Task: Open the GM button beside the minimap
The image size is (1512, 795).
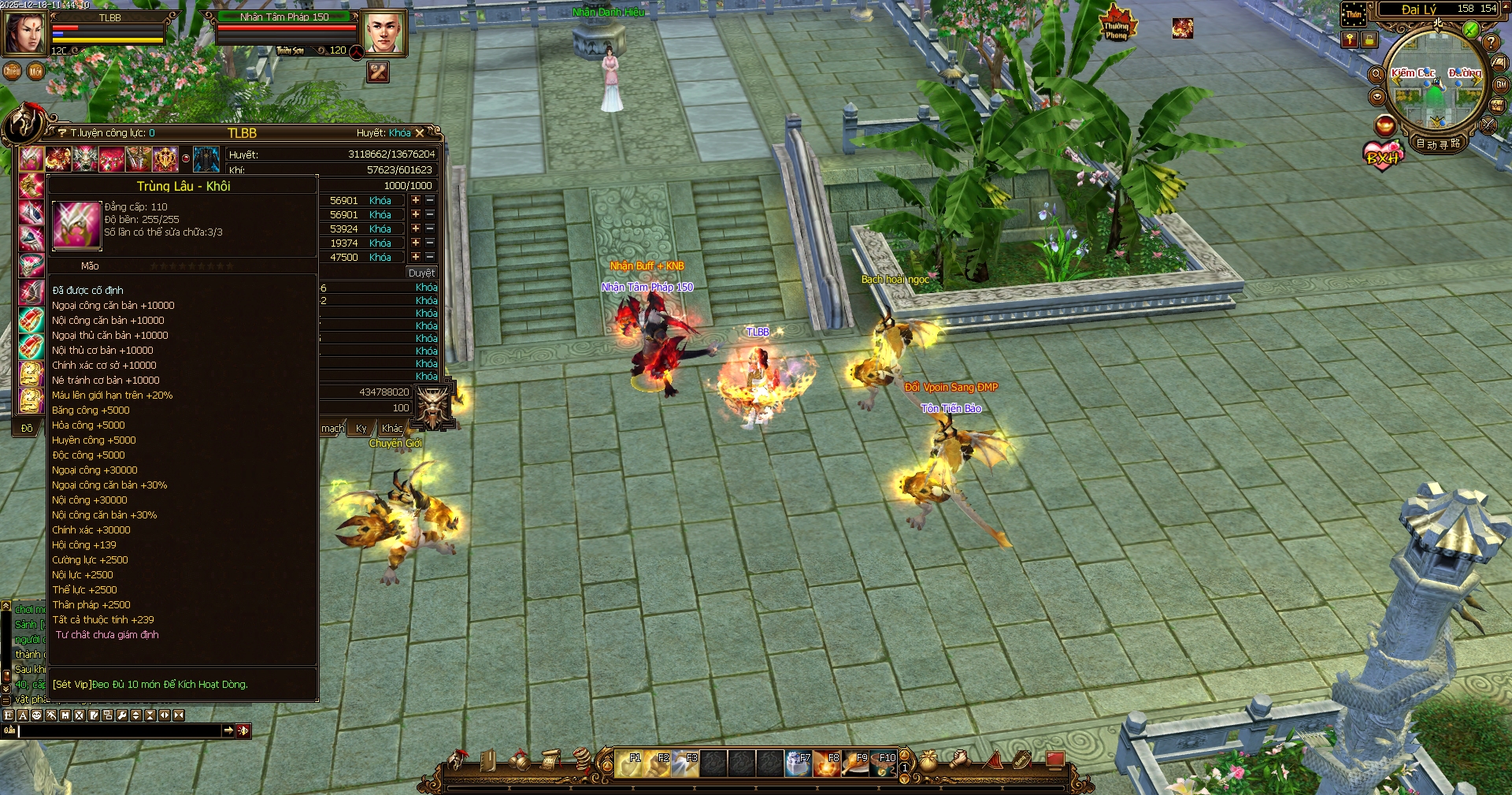Action: (x=1501, y=85)
